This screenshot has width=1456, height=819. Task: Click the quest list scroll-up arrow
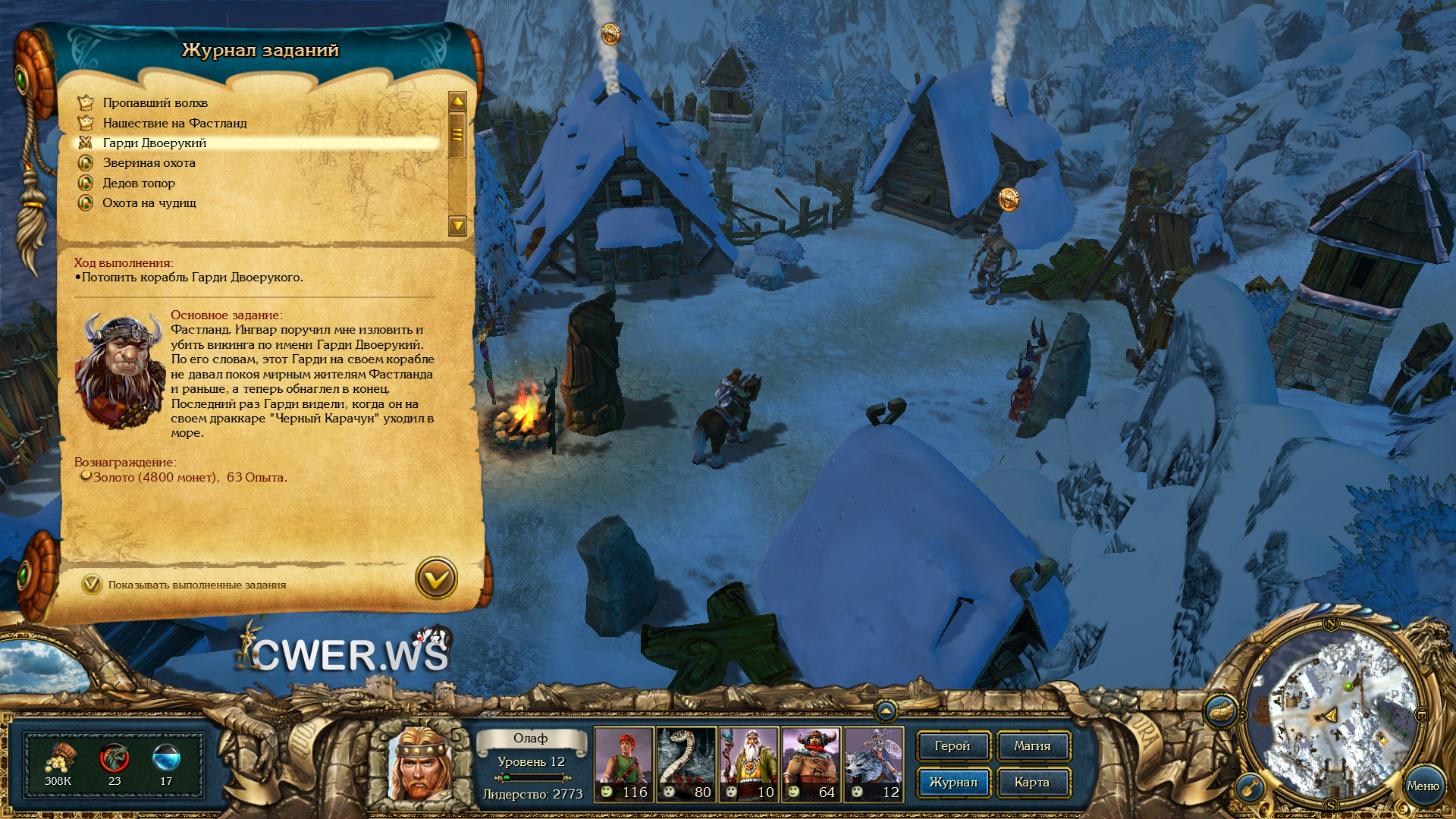coord(457,102)
